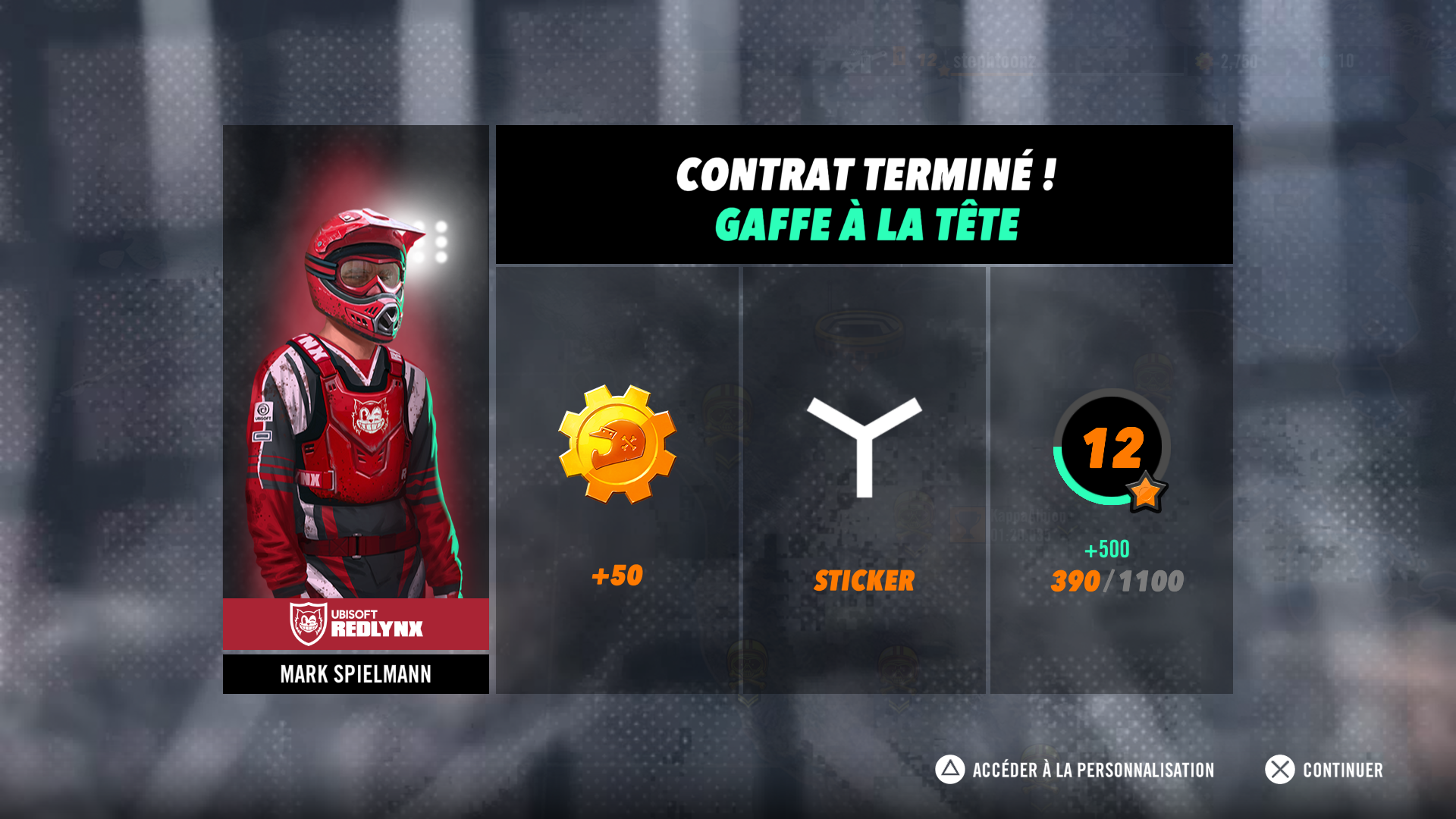Select the level 12 badge

coord(1111,448)
